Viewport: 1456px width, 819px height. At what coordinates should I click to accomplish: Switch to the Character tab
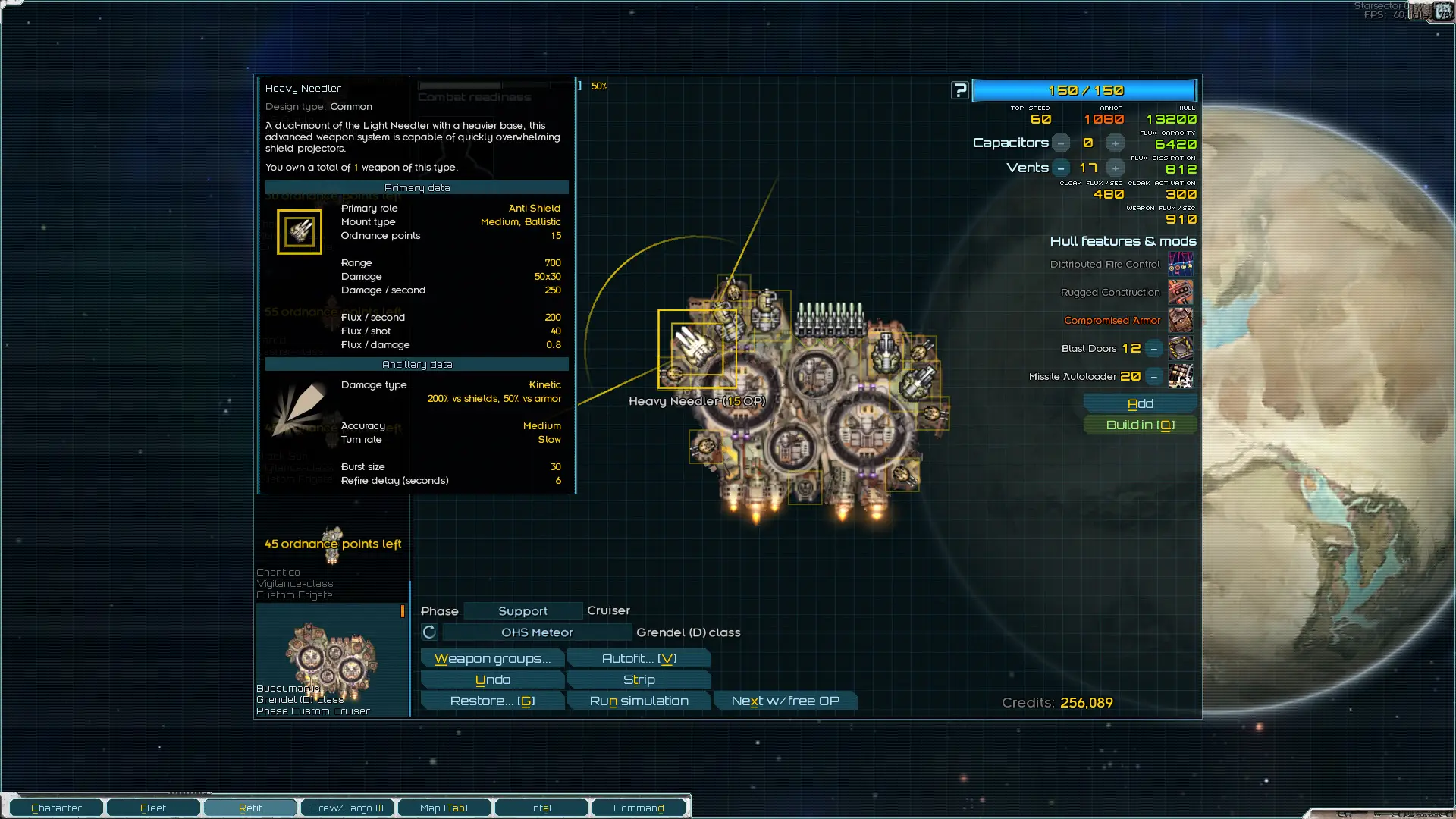(56, 808)
